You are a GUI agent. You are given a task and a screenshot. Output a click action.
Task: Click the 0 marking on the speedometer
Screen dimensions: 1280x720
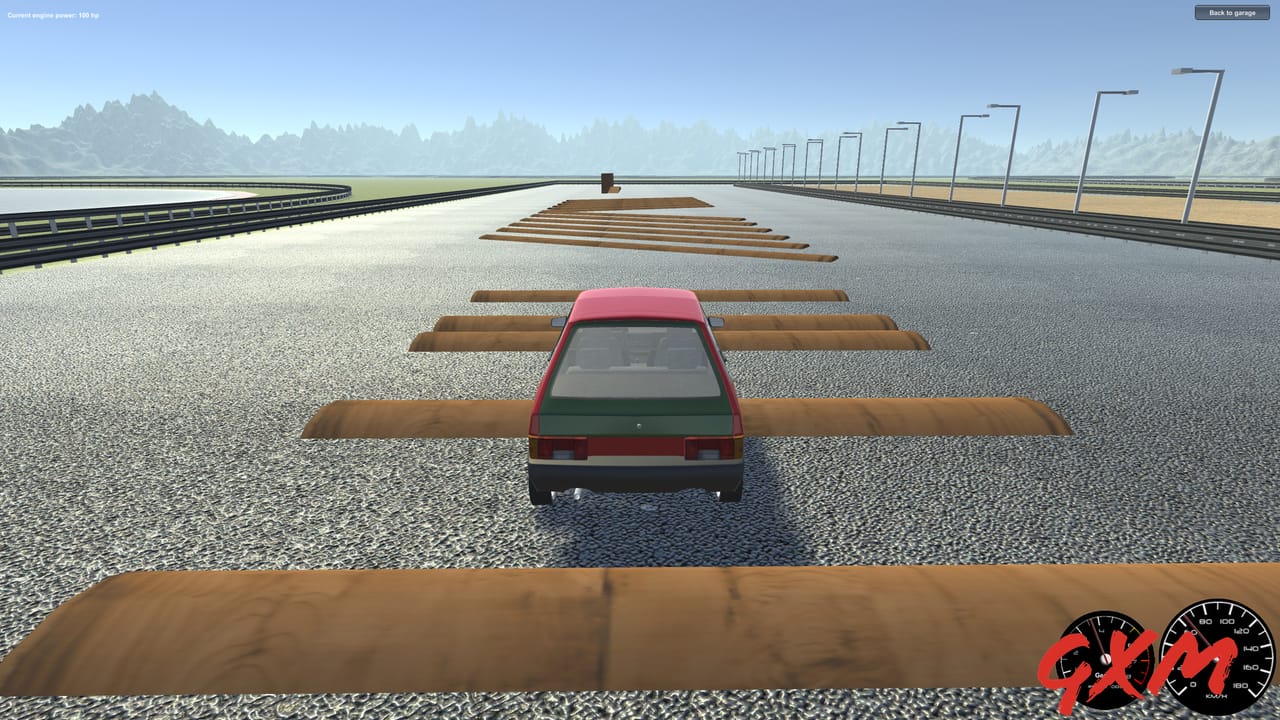click(x=1193, y=684)
